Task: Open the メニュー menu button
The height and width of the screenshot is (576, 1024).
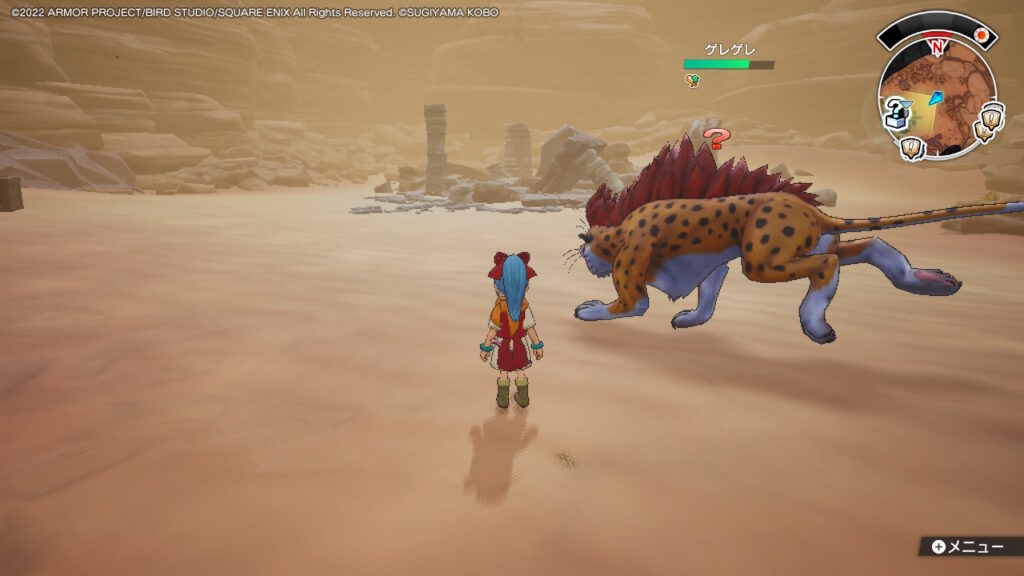Action: (x=966, y=546)
